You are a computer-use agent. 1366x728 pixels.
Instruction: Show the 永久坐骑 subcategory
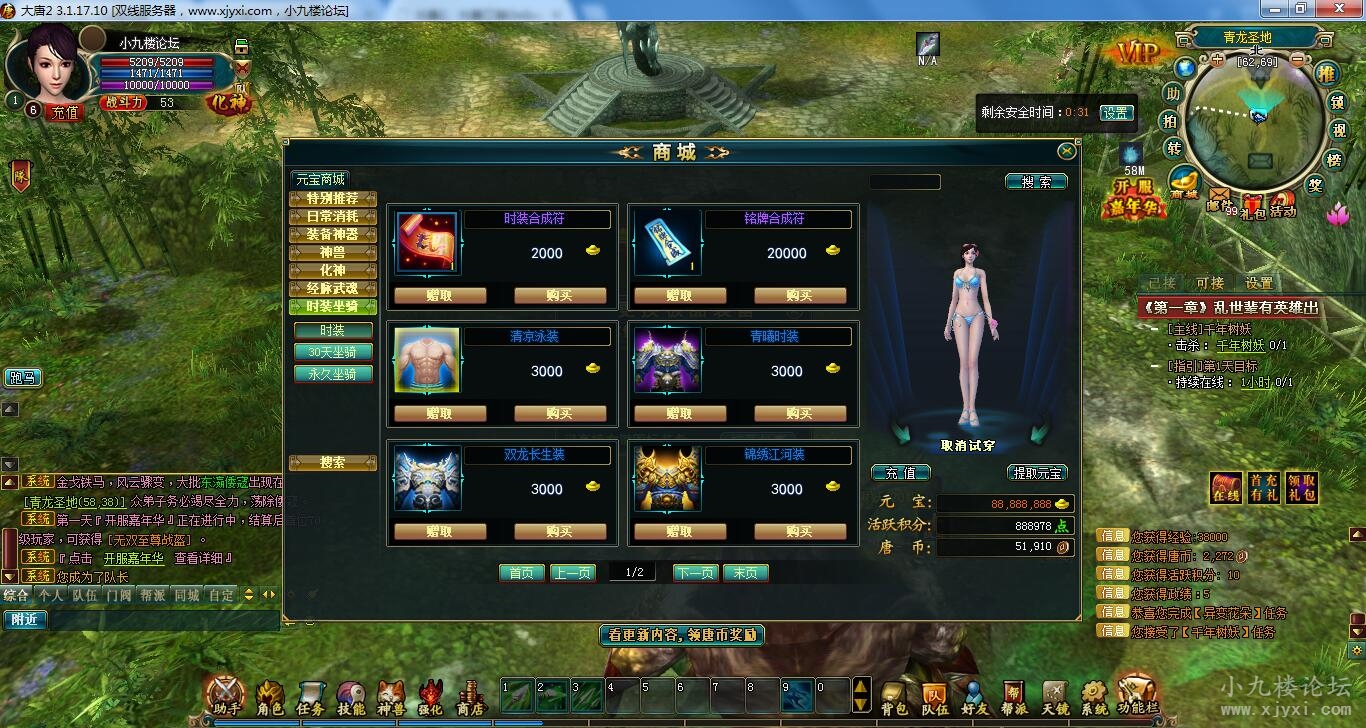(x=332, y=374)
